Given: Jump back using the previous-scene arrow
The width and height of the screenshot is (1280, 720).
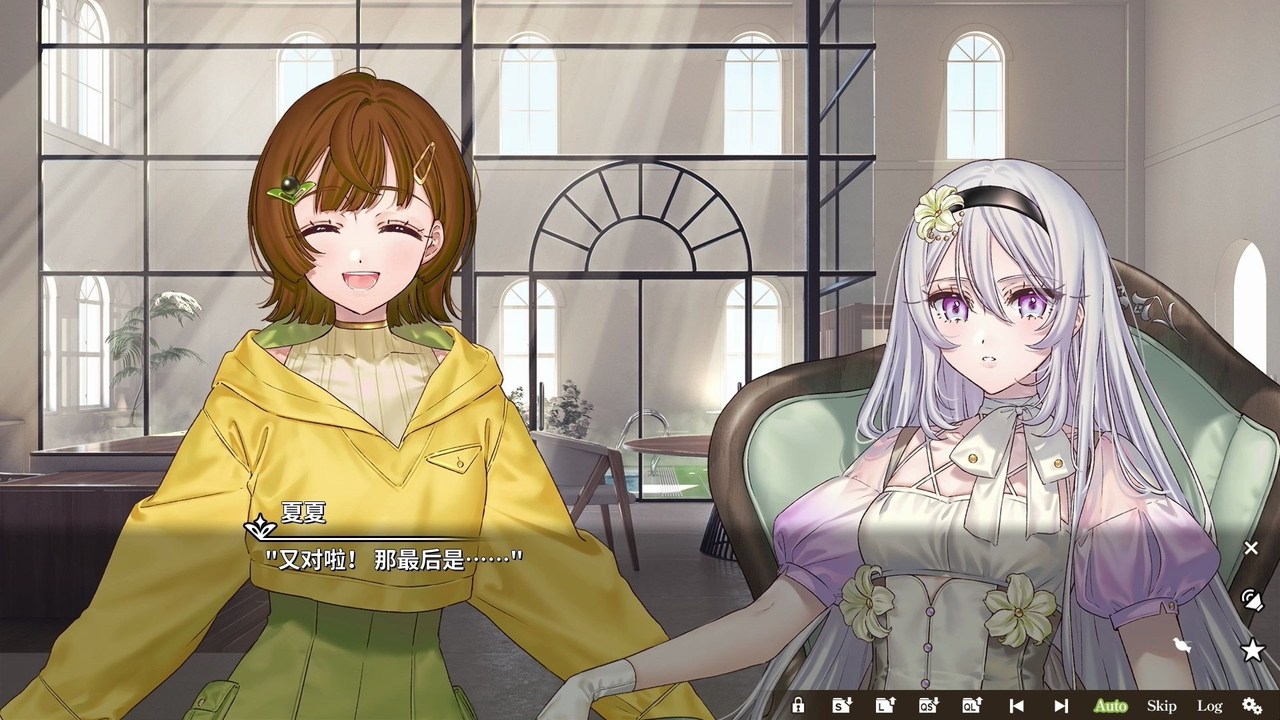Looking at the screenshot, I should tap(1016, 706).
